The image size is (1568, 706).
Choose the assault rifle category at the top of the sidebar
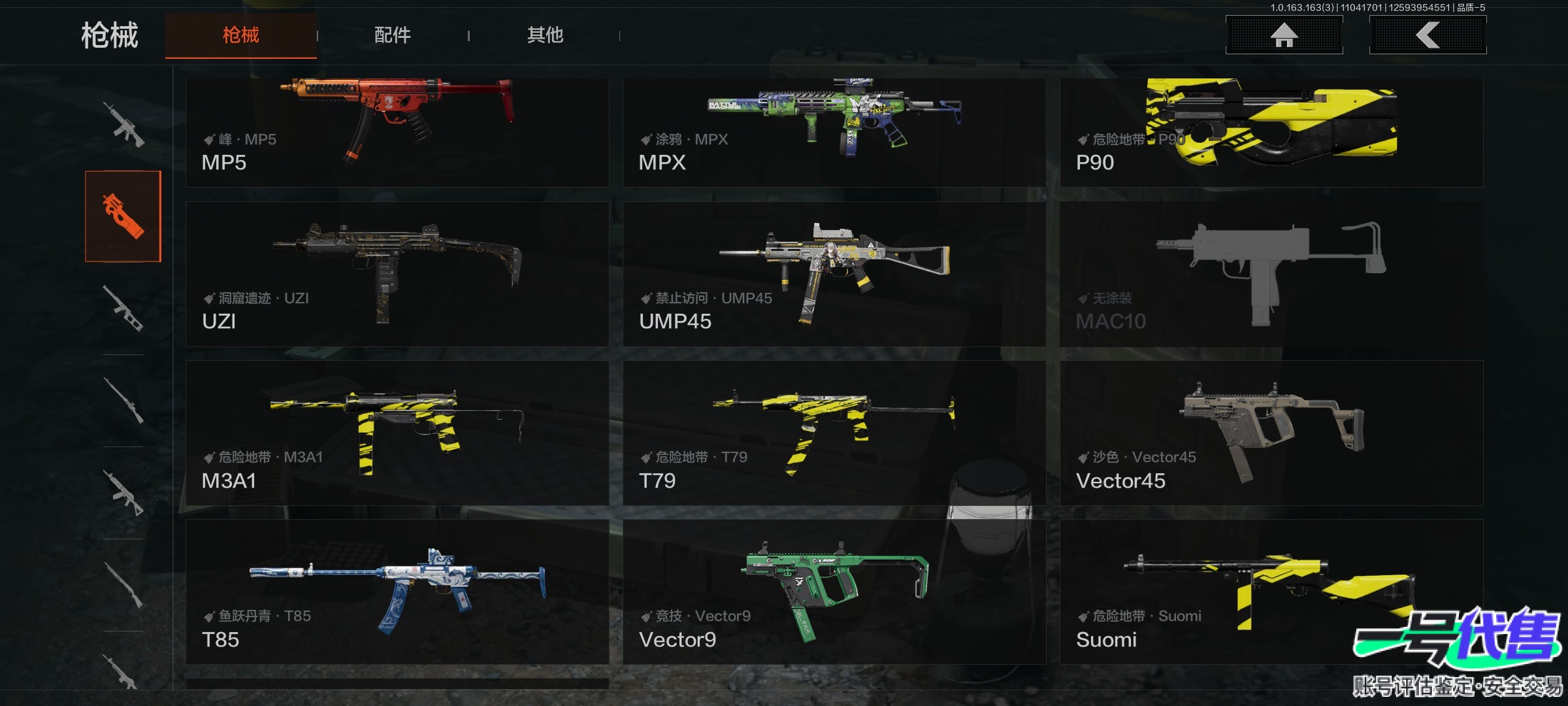coord(123,124)
